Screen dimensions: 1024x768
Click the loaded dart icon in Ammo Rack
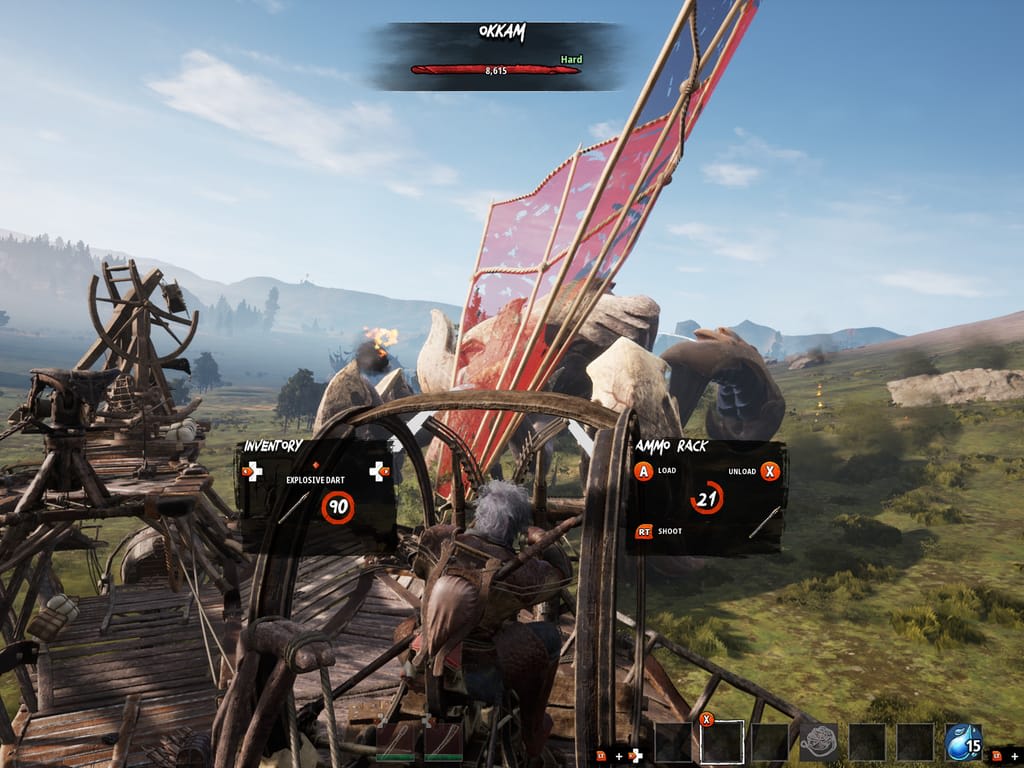766,520
